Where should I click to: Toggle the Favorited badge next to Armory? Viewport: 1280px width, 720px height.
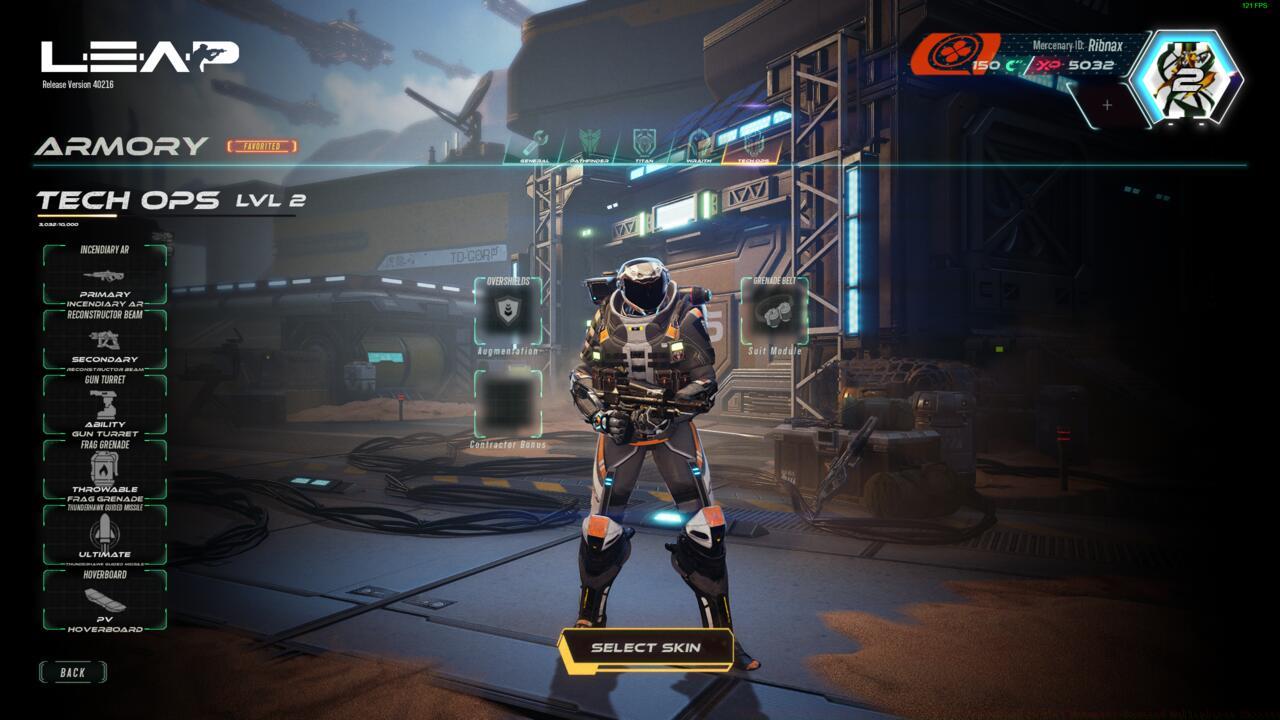(259, 144)
